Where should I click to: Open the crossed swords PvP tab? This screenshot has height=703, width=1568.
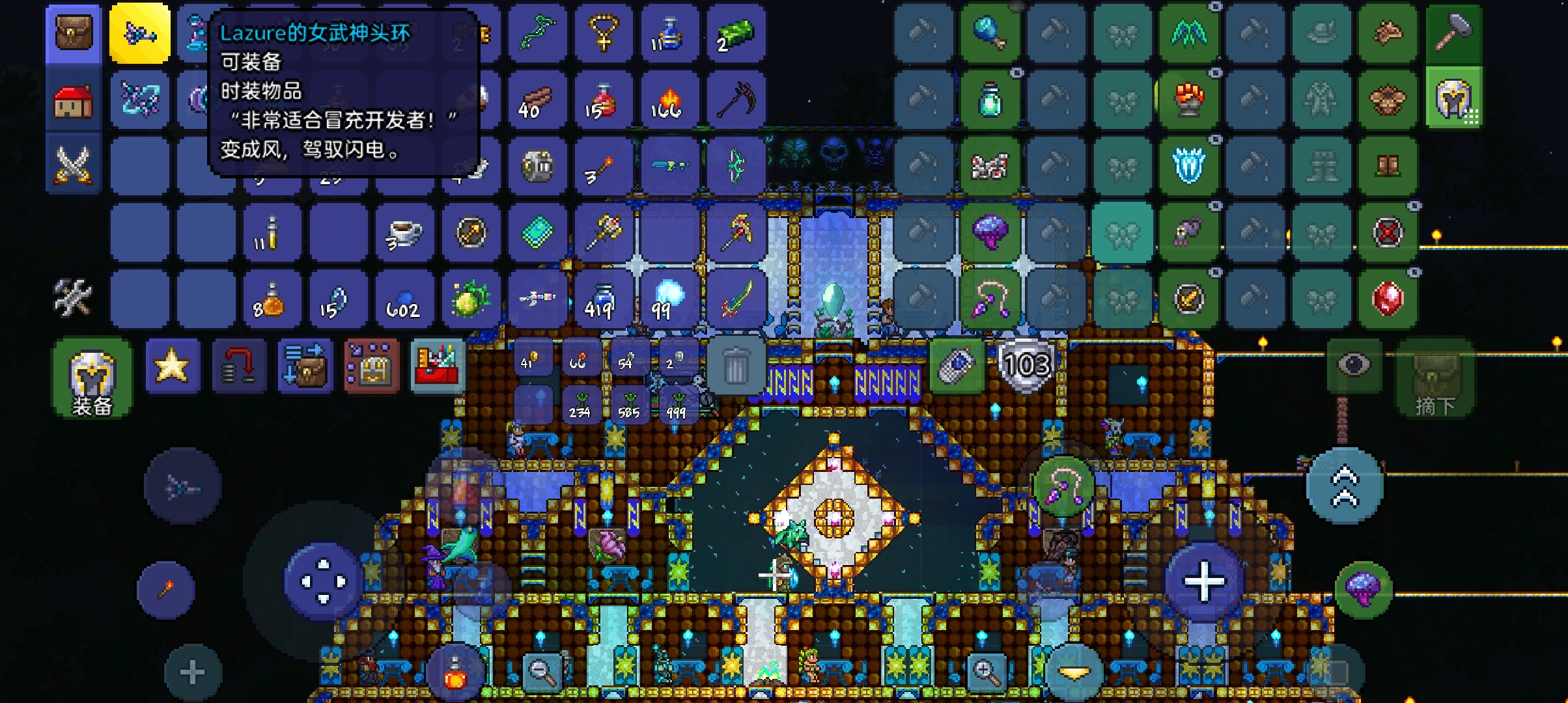pos(74,164)
